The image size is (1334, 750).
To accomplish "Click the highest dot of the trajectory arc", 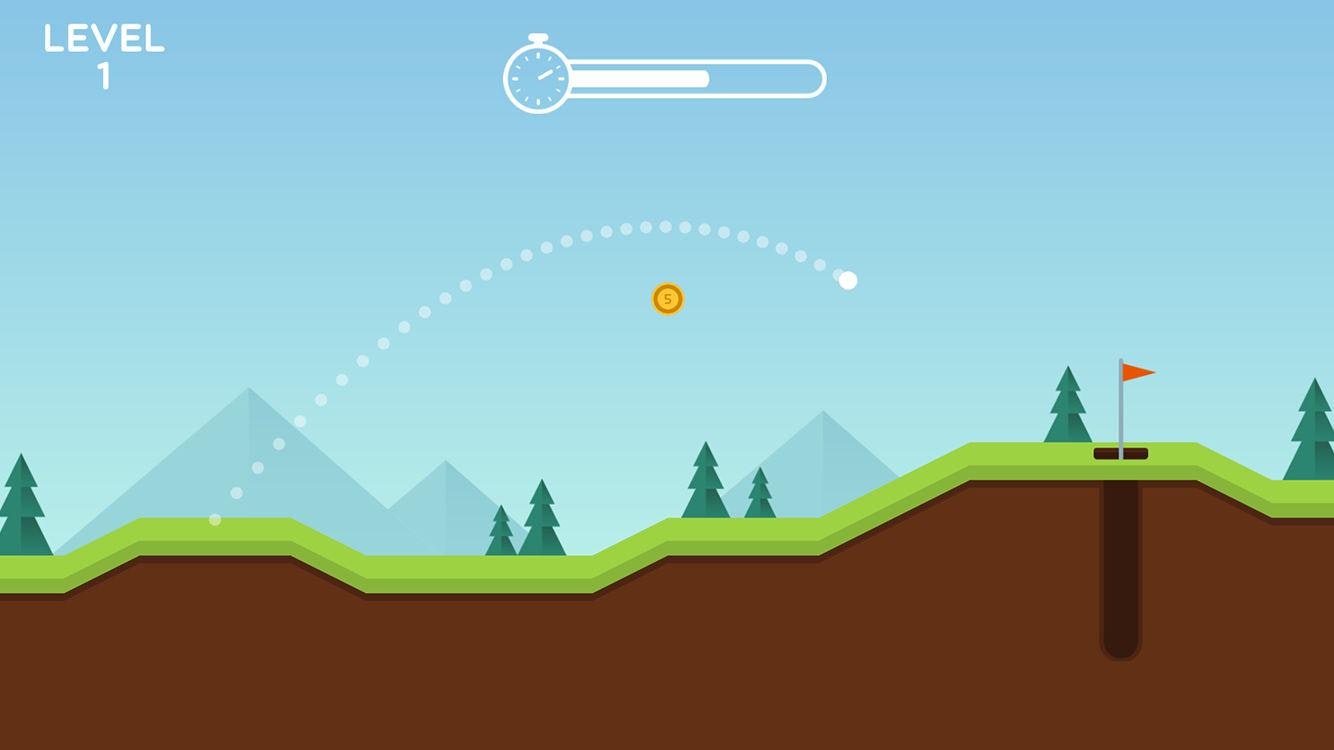I will click(655, 224).
